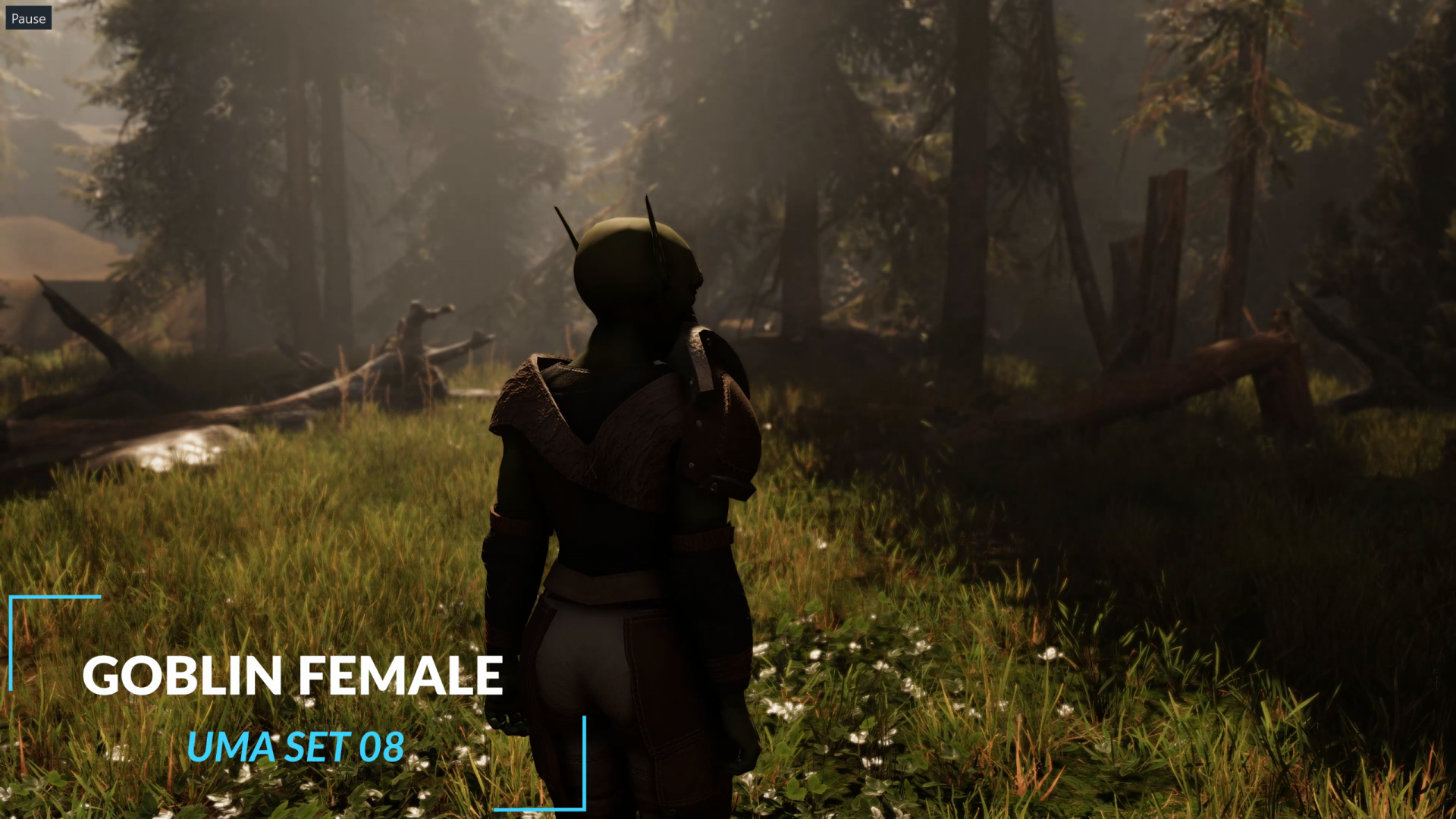Click the Pause button
The width and height of the screenshot is (1456, 819).
click(29, 18)
